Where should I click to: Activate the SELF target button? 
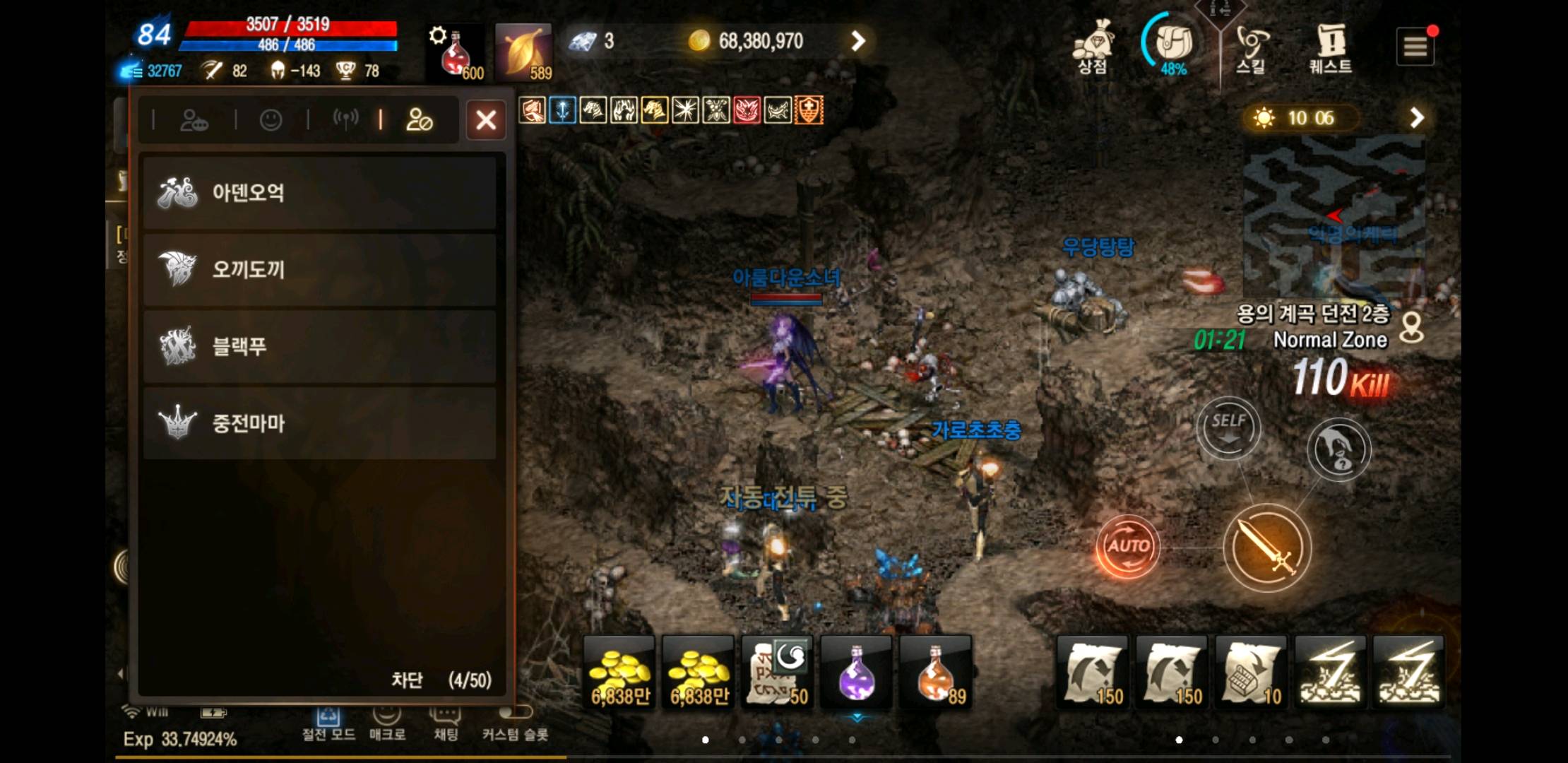click(x=1228, y=428)
